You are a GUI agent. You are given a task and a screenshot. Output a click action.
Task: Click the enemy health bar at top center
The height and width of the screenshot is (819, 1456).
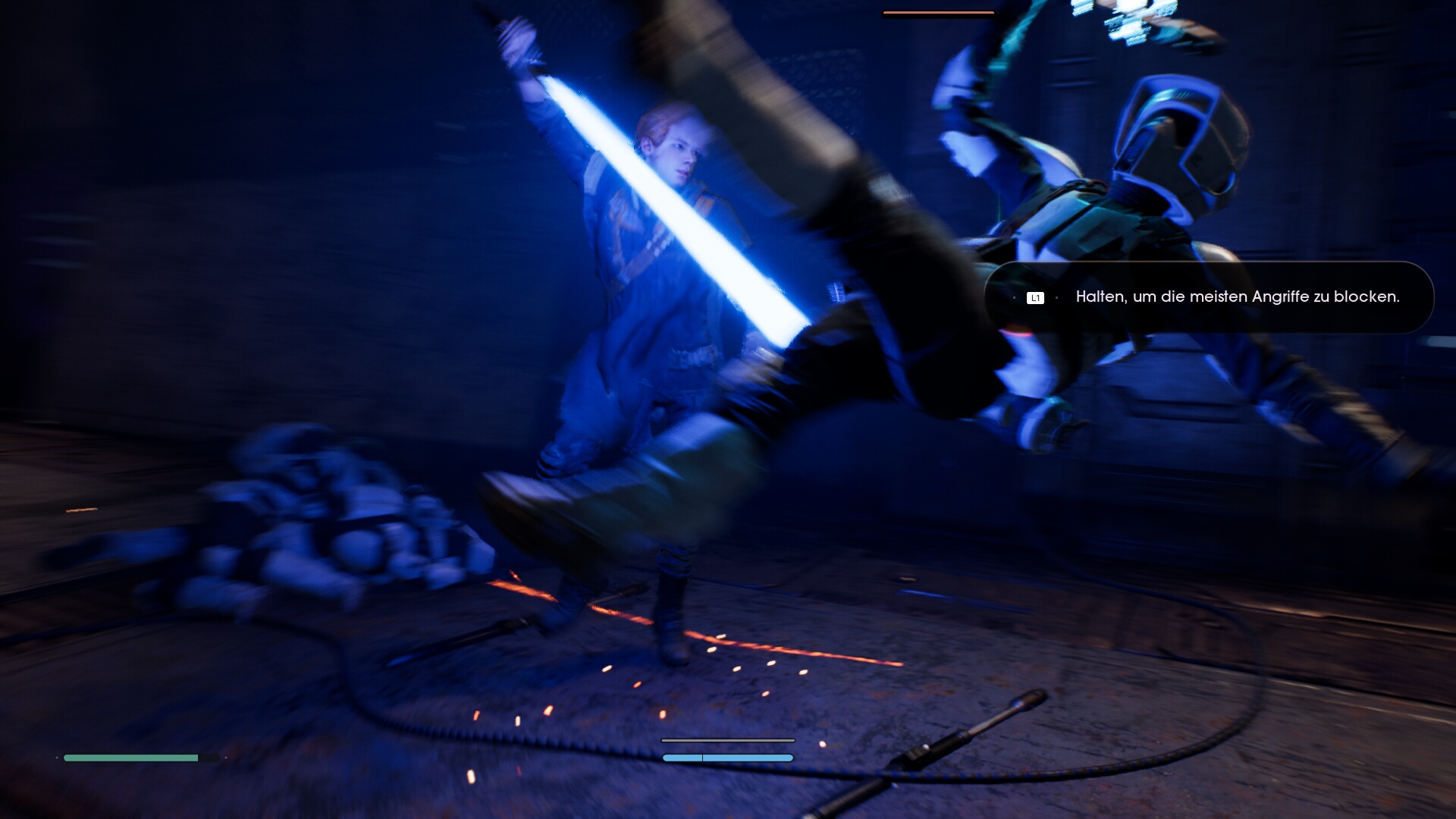point(938,12)
